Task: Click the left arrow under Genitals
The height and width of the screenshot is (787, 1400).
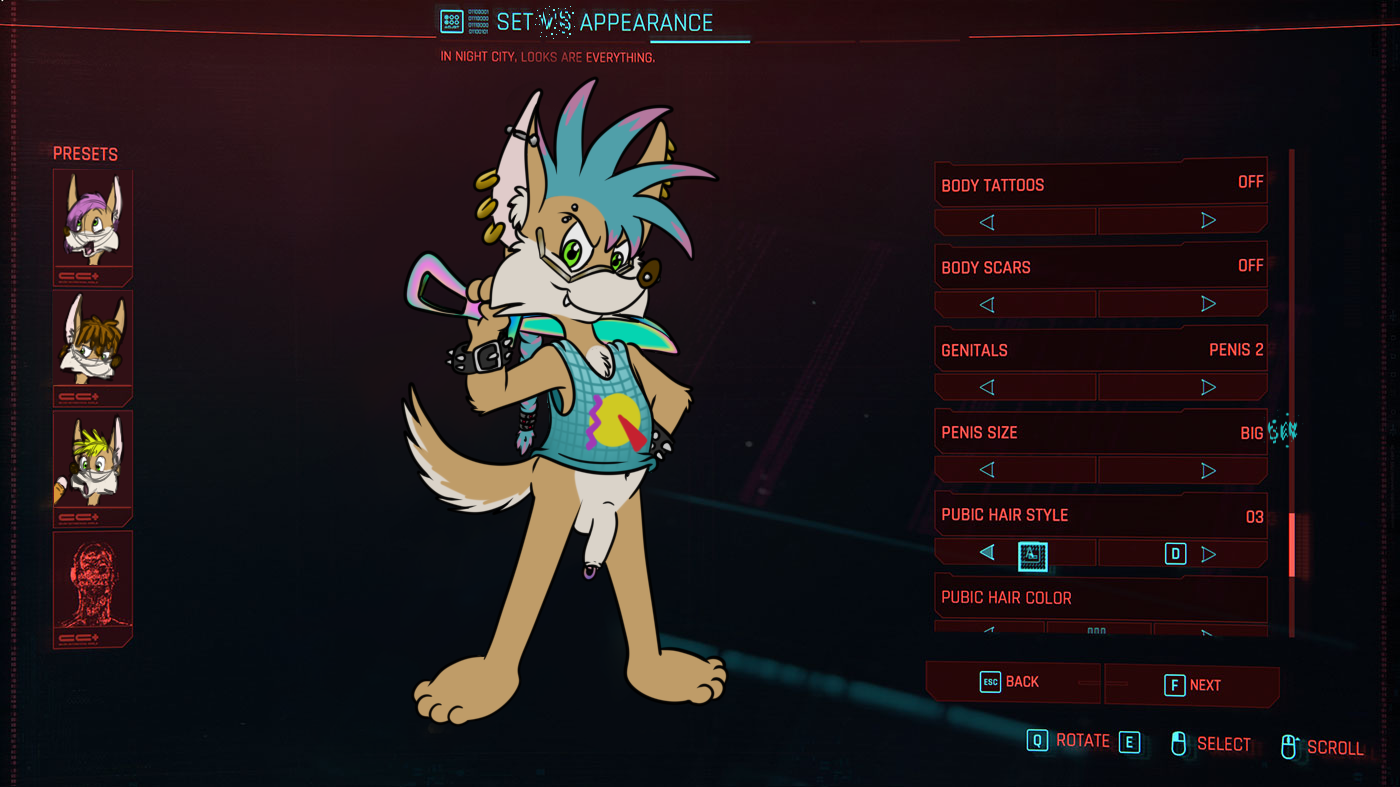Action: pos(987,387)
